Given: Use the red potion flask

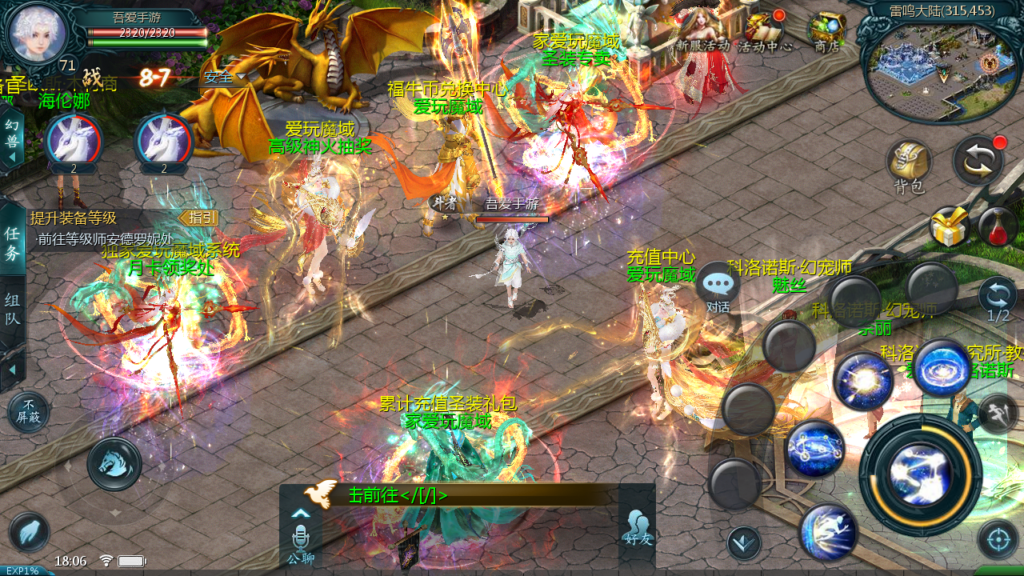Looking at the screenshot, I should click(995, 227).
